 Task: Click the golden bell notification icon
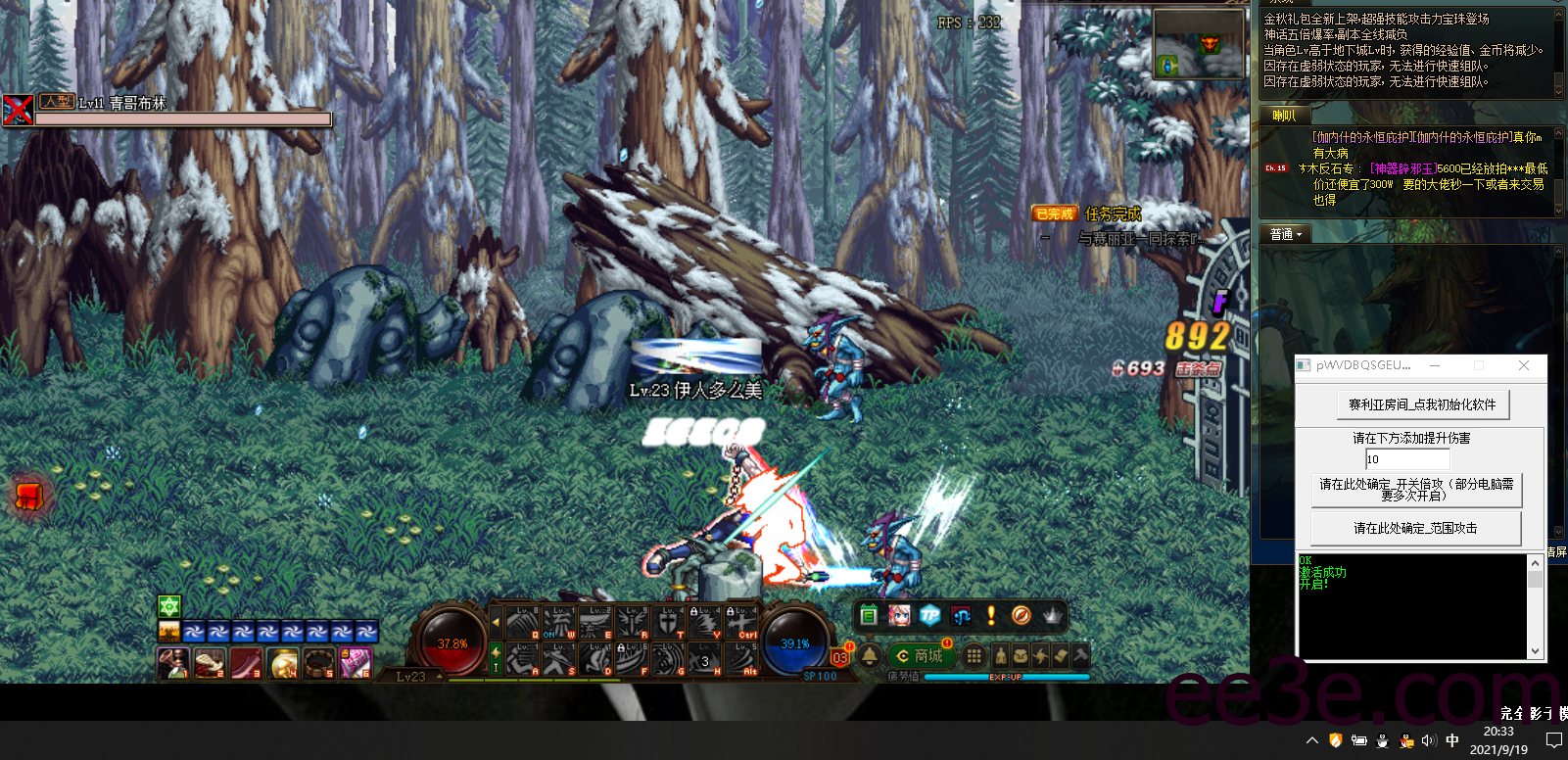pyautogui.click(x=870, y=655)
